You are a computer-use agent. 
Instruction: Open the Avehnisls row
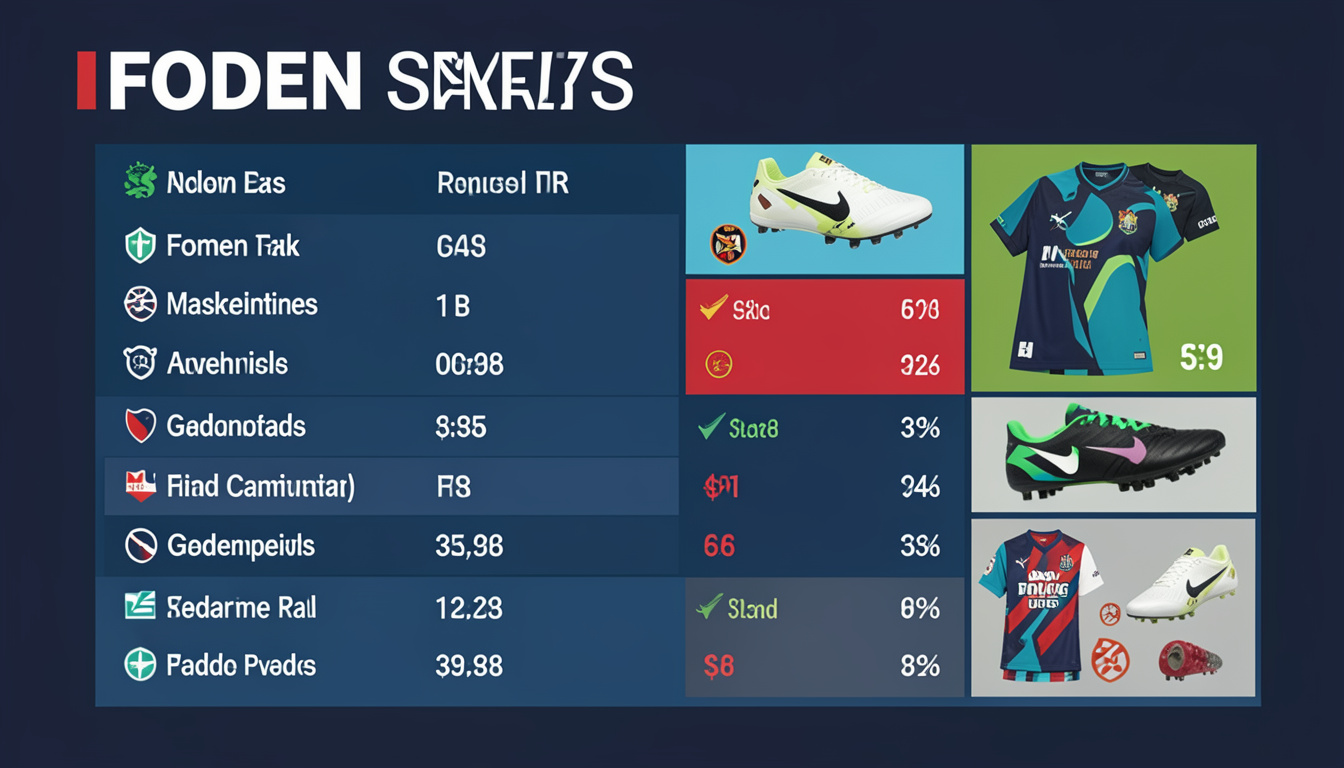(385, 364)
